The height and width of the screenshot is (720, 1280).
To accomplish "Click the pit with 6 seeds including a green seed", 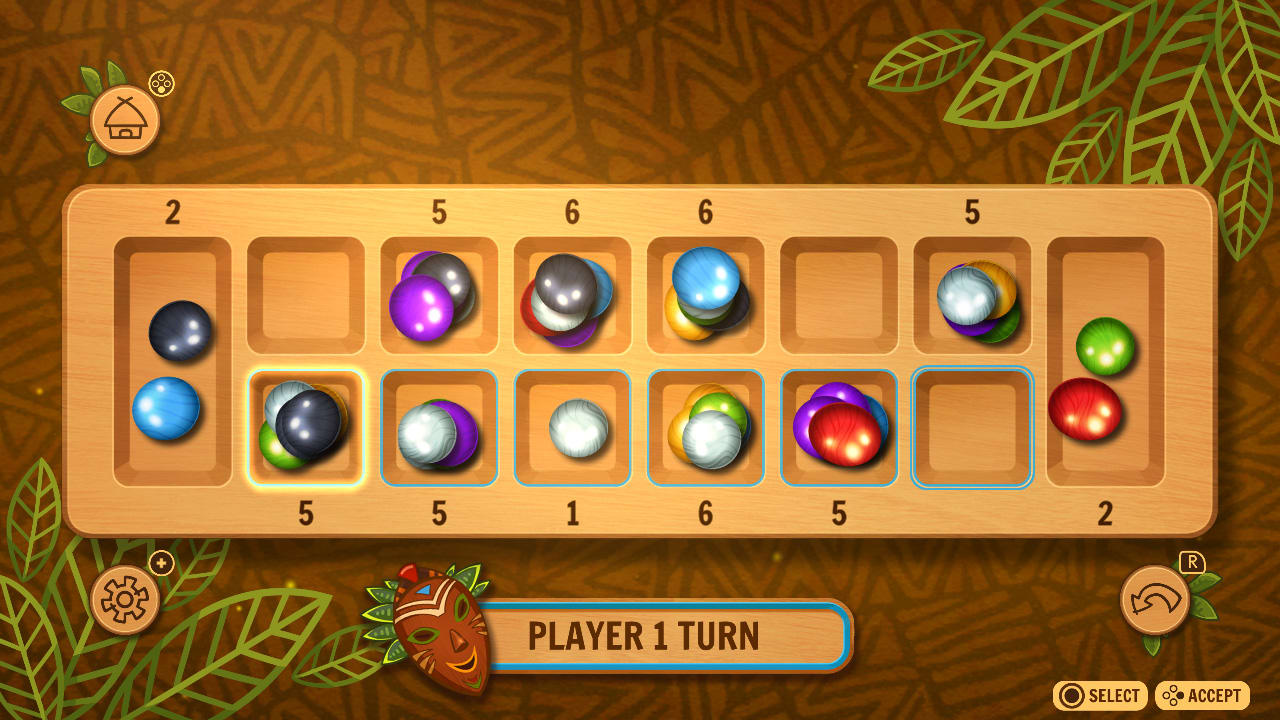I will (705, 428).
